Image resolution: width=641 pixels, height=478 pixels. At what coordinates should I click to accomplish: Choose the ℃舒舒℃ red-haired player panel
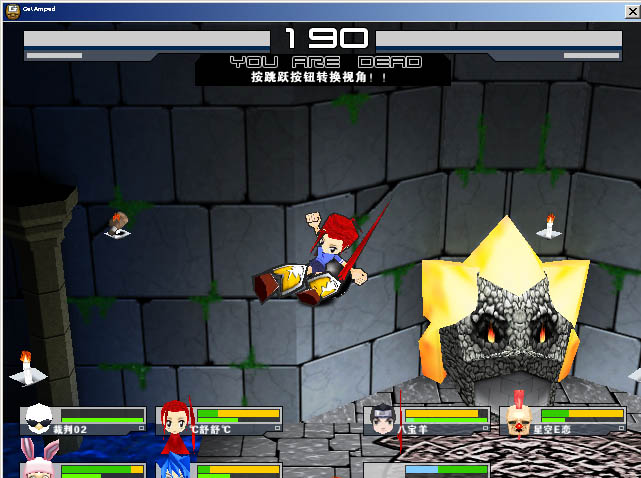tap(220, 420)
